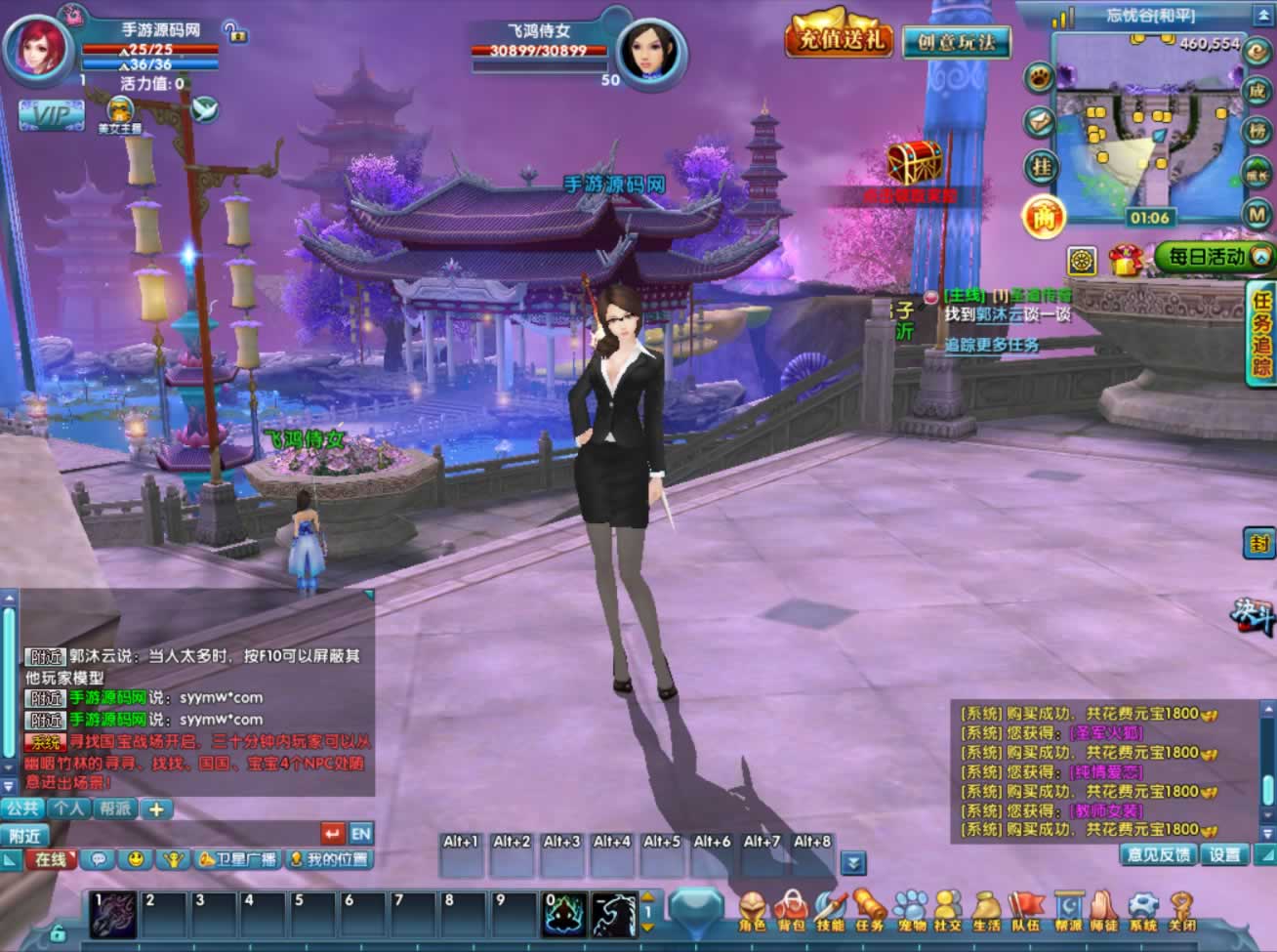This screenshot has height=952, width=1277.
Task: Open the 背包 bag icon
Action: tap(791, 912)
